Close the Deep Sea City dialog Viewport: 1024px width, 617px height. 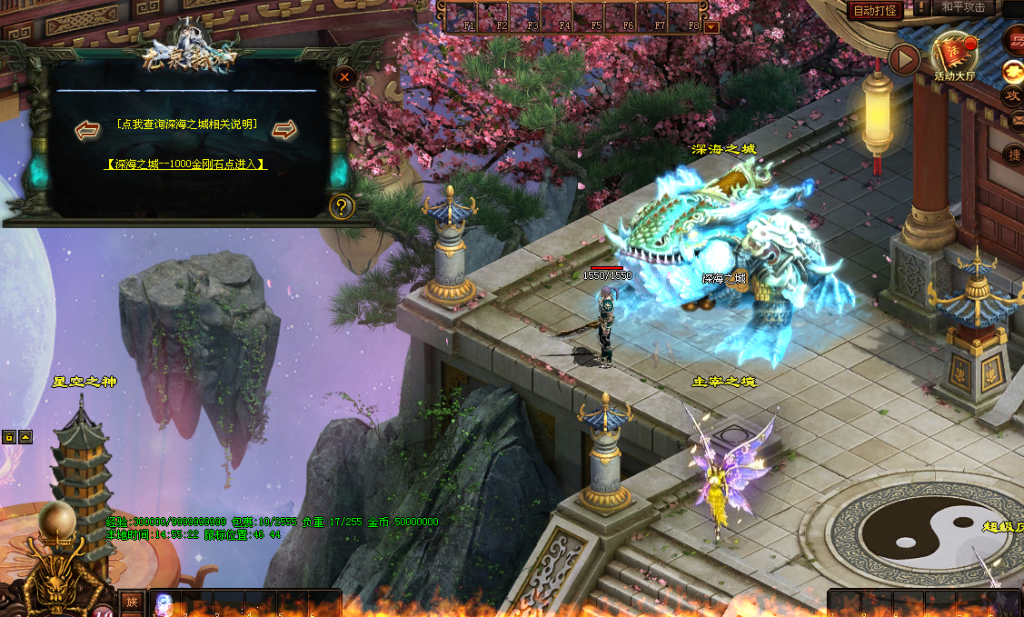[344, 77]
